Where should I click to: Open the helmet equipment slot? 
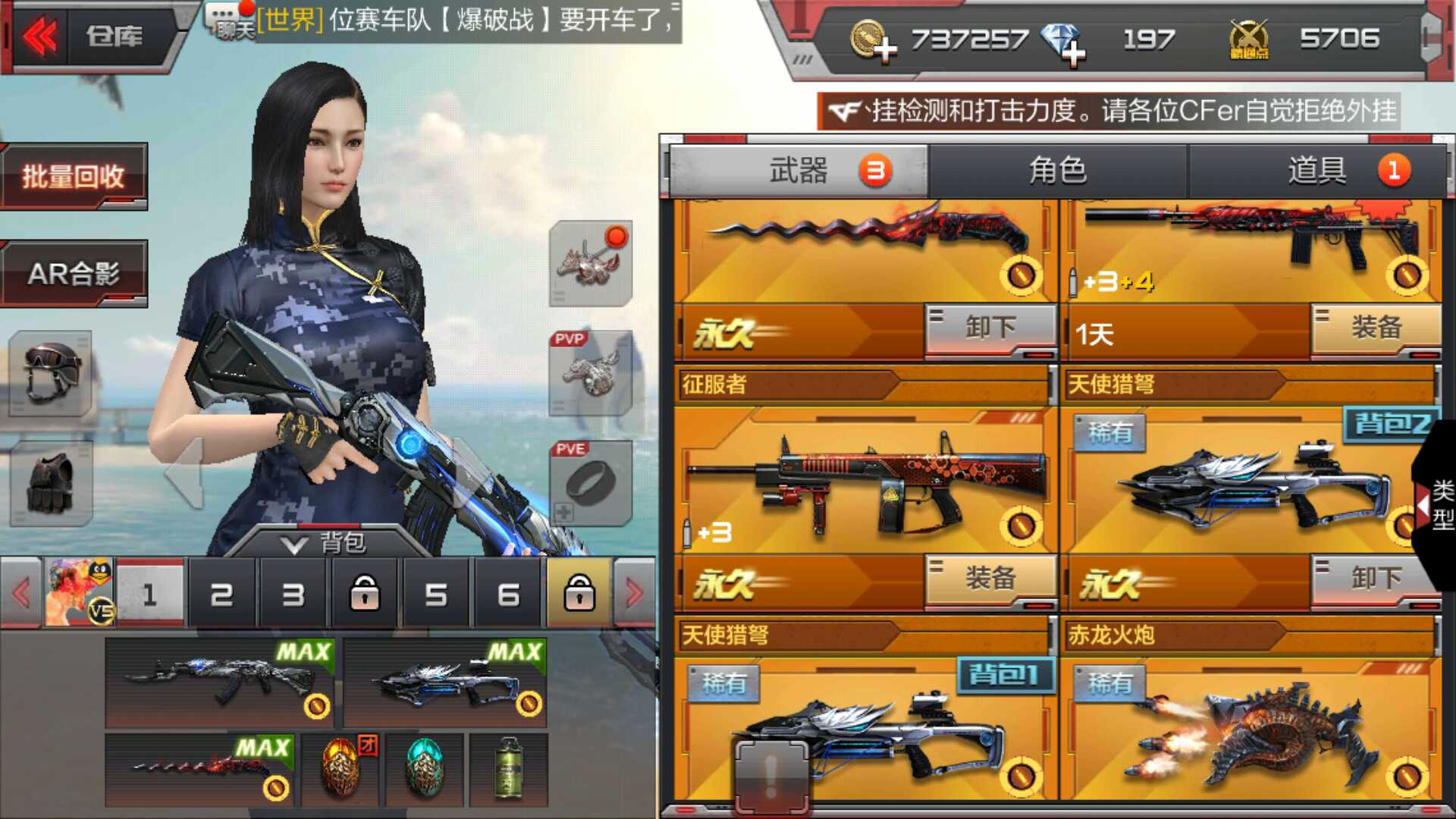[51, 373]
